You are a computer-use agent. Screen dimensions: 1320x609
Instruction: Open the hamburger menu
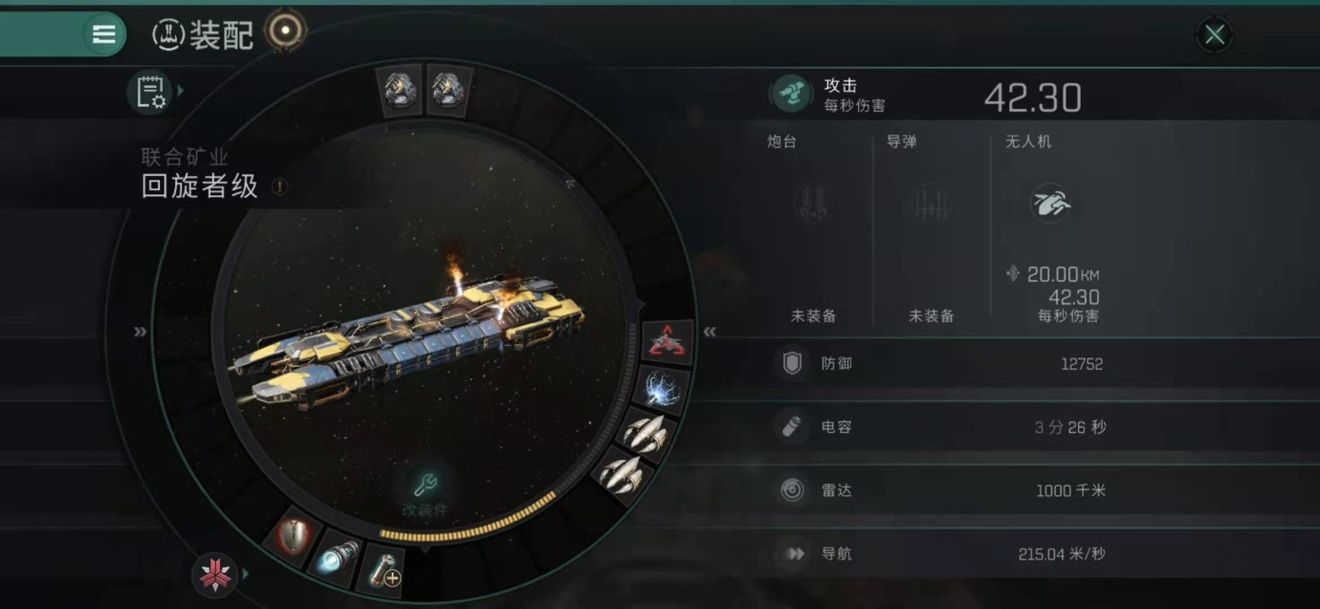pos(104,34)
